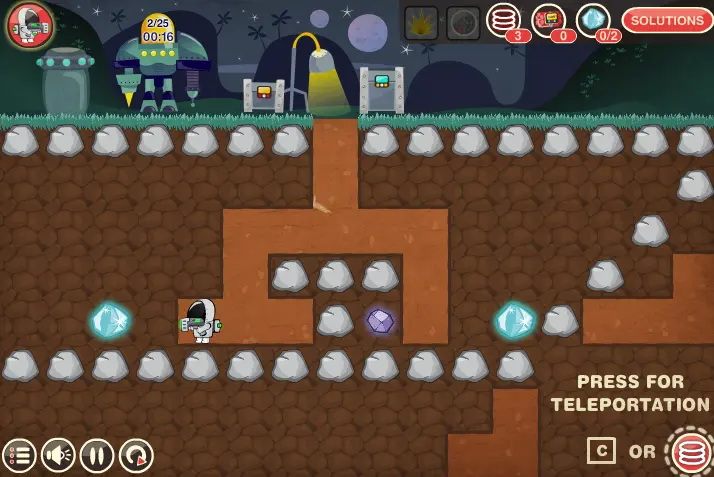Toggle the sound speaker button
714x477 pixels.
tap(58, 455)
